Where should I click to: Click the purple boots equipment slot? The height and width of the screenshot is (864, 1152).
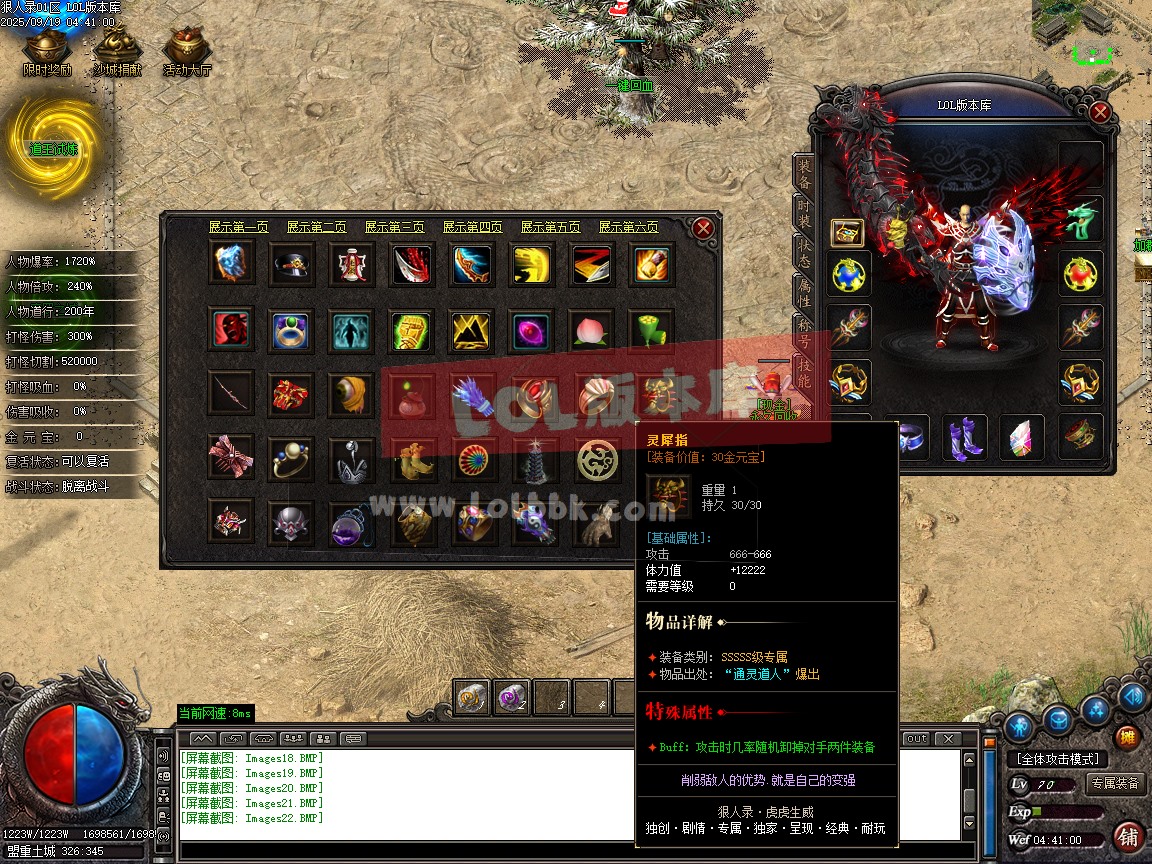click(964, 437)
